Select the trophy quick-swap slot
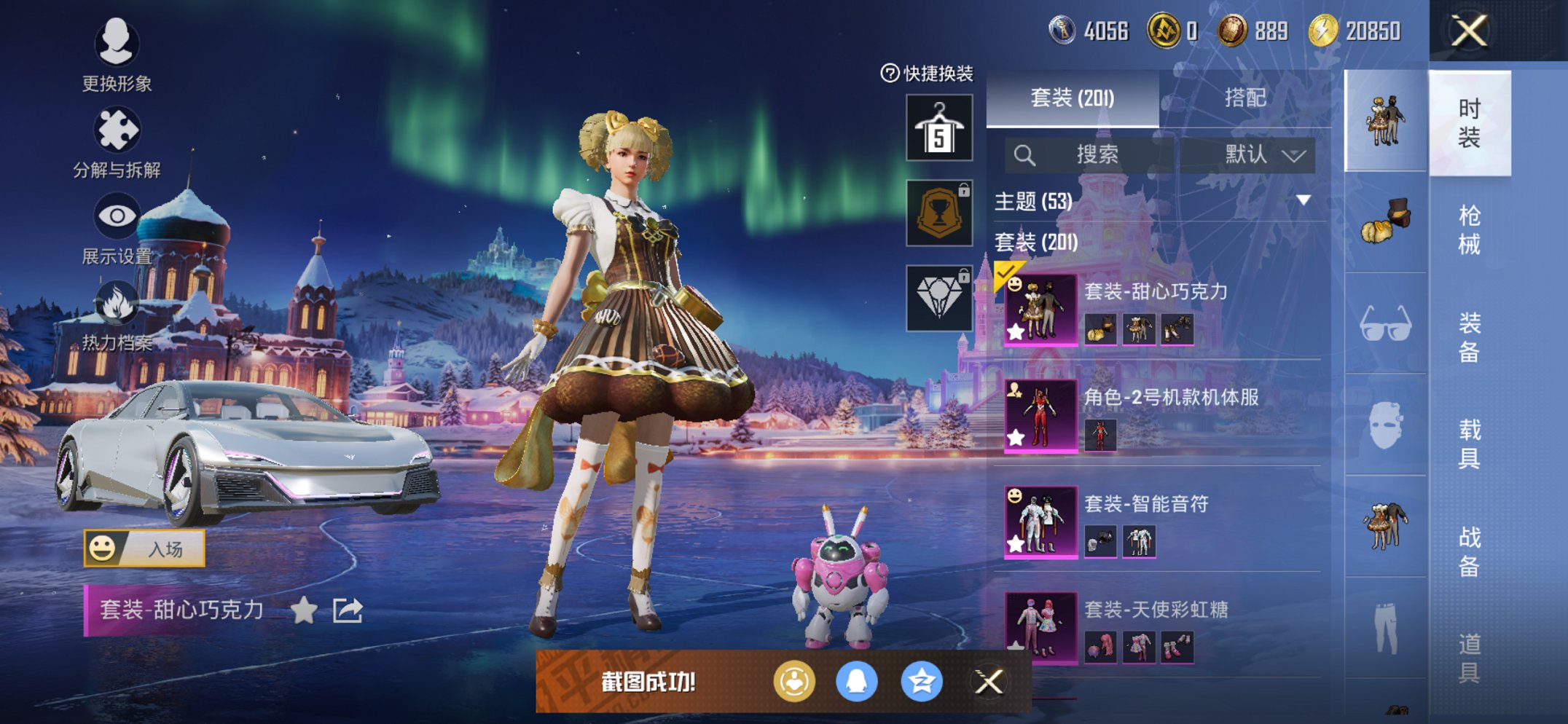 (938, 213)
